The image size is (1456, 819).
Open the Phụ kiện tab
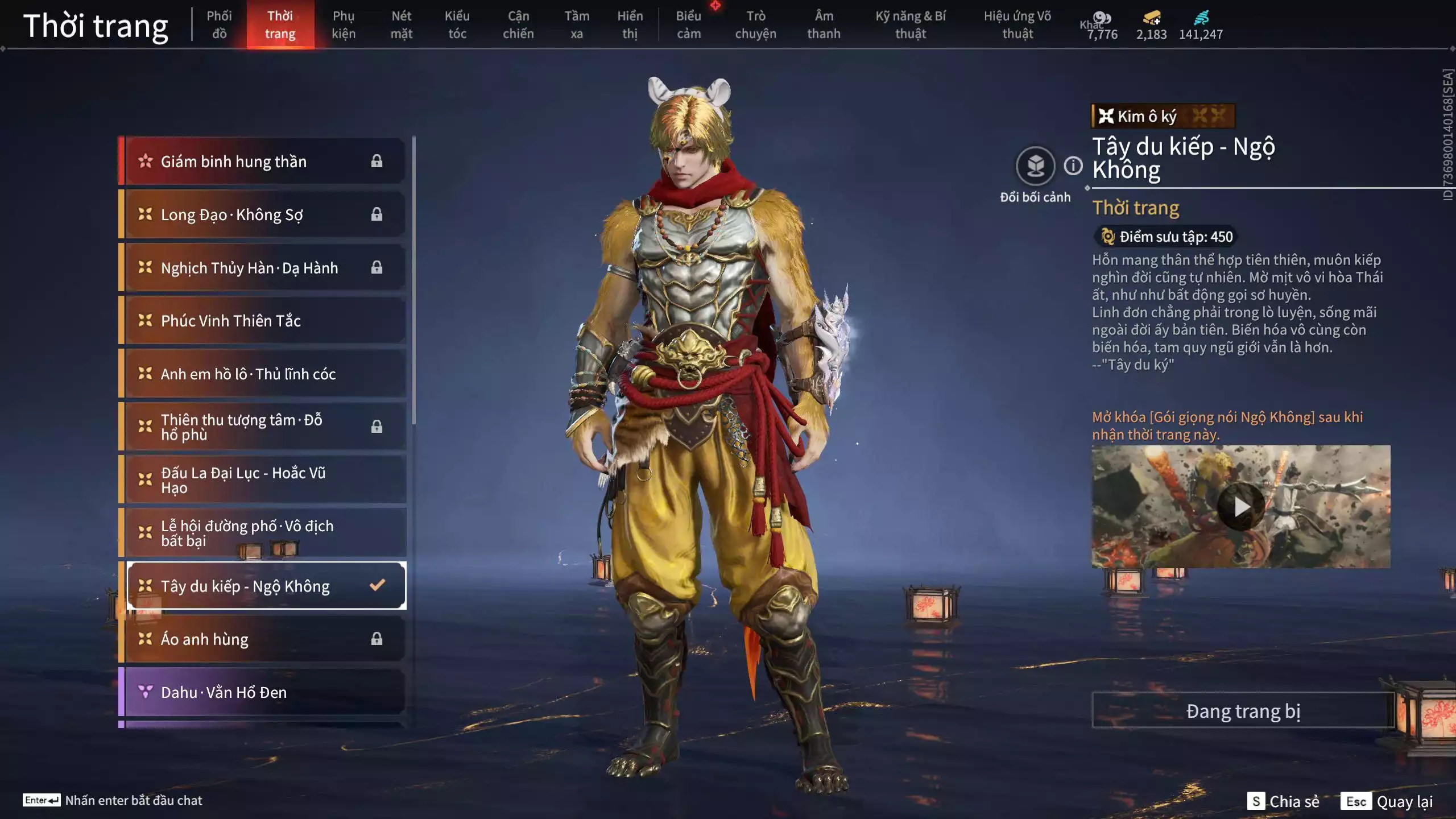click(x=344, y=24)
